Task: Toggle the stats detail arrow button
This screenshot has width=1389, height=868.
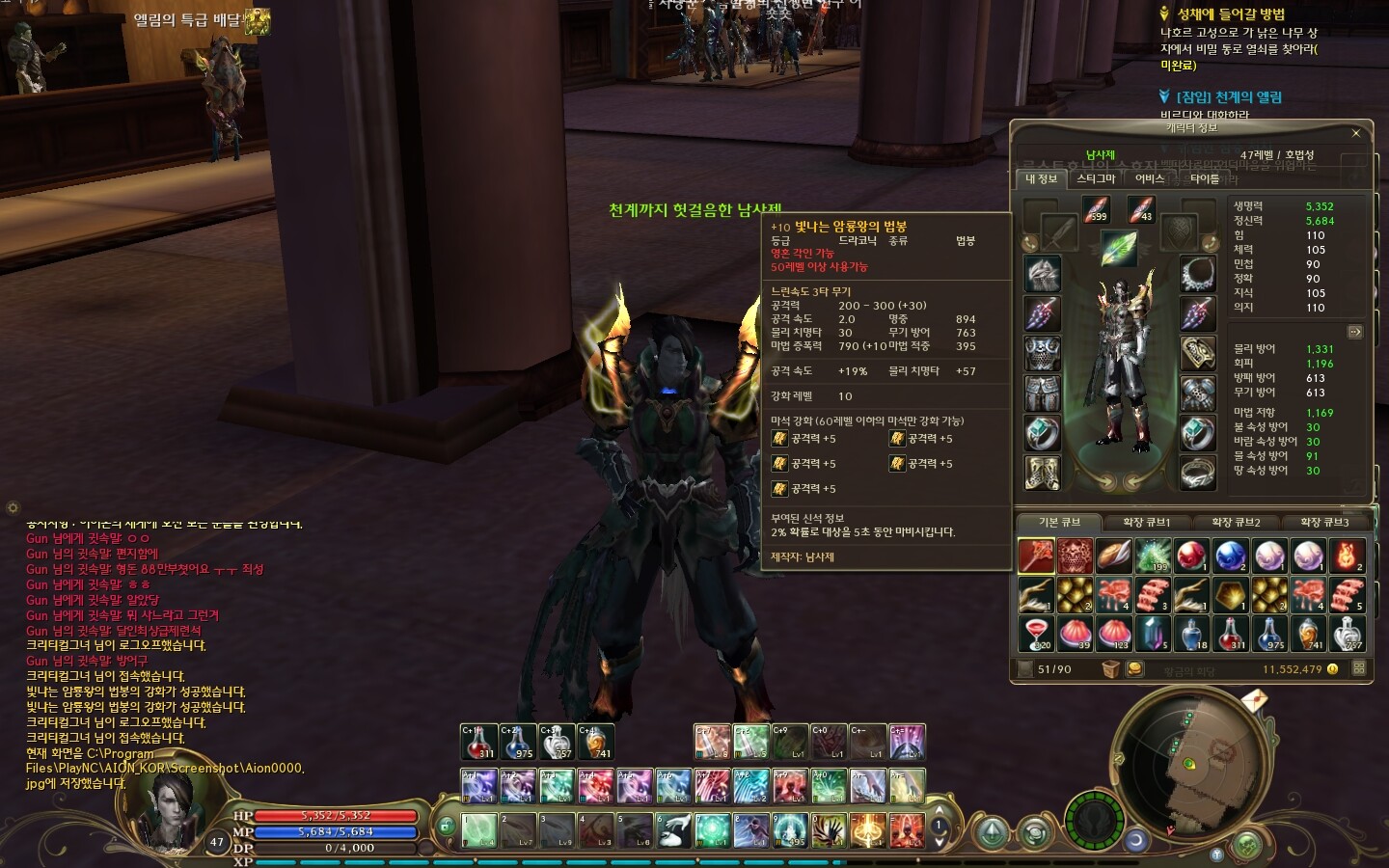Action: point(1355,332)
